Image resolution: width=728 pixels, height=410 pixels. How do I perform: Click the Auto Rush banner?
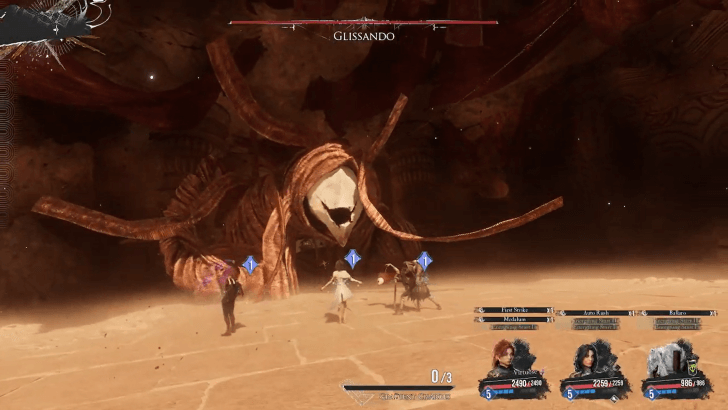click(594, 312)
